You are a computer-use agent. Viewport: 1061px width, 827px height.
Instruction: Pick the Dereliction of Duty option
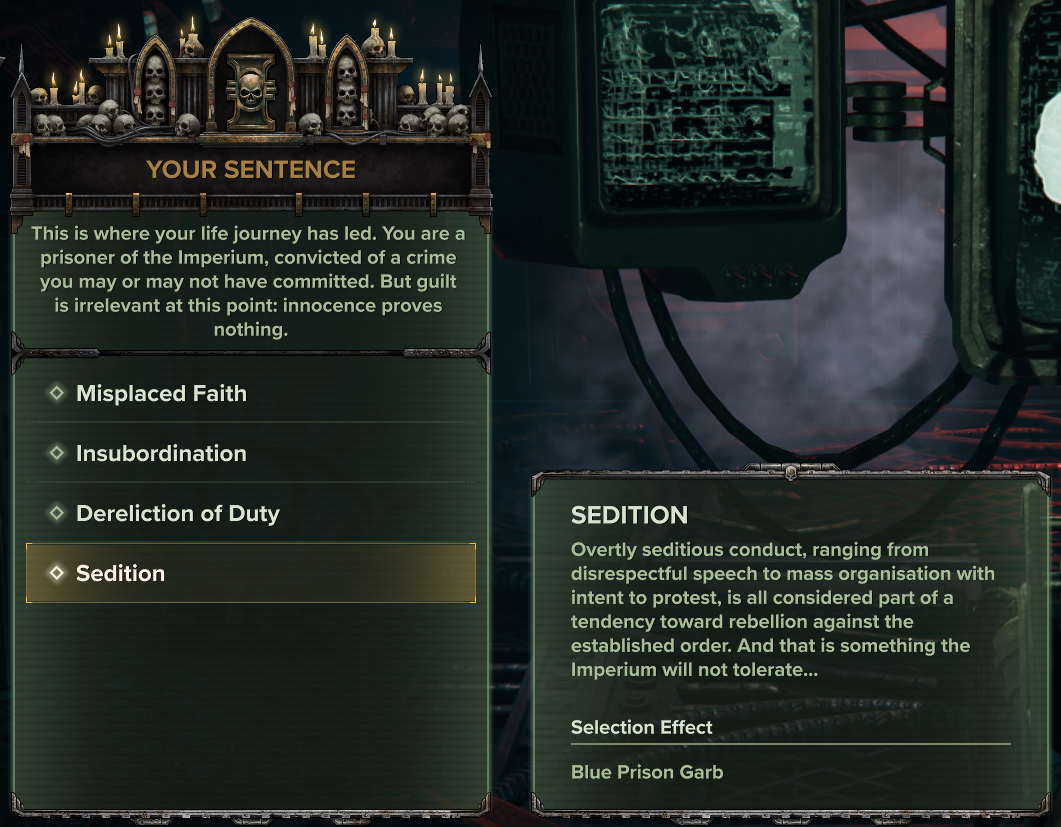[177, 514]
